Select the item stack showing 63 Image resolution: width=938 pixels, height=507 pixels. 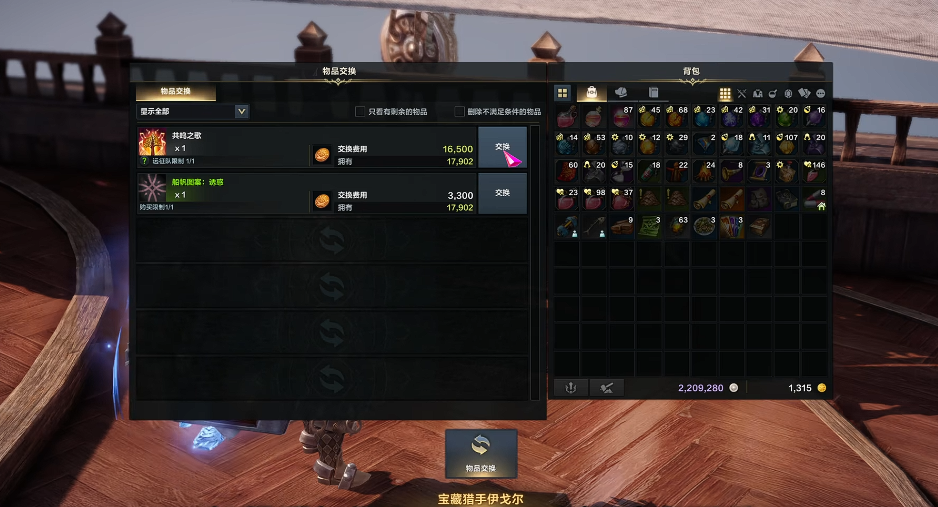click(x=677, y=226)
